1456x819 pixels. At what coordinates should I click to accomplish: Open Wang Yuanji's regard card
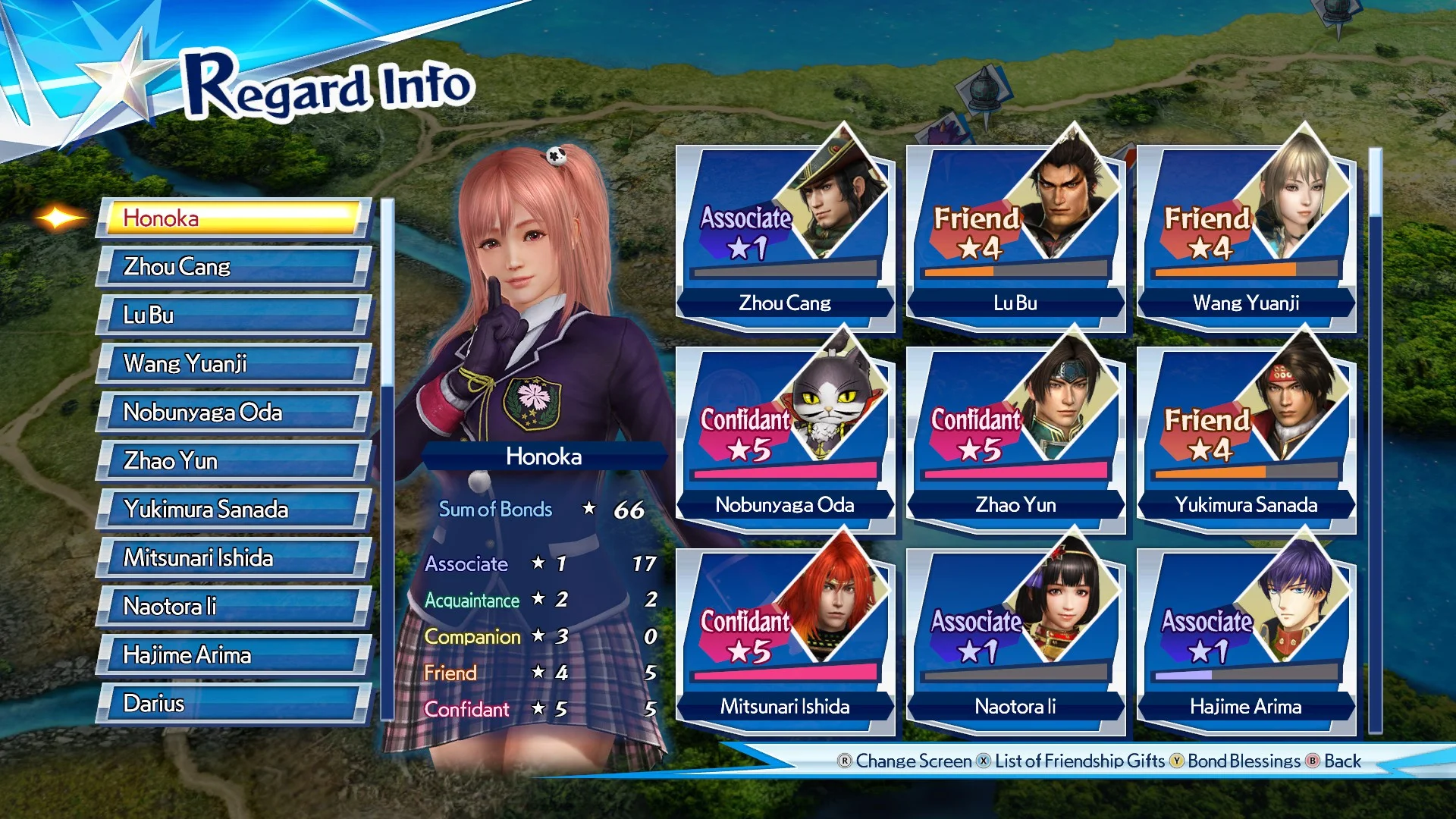point(1246,227)
